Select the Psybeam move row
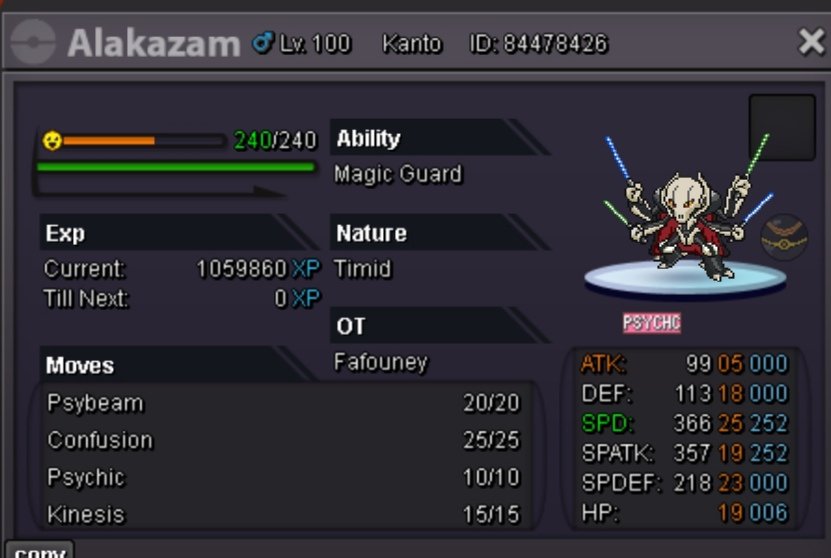 284,403
